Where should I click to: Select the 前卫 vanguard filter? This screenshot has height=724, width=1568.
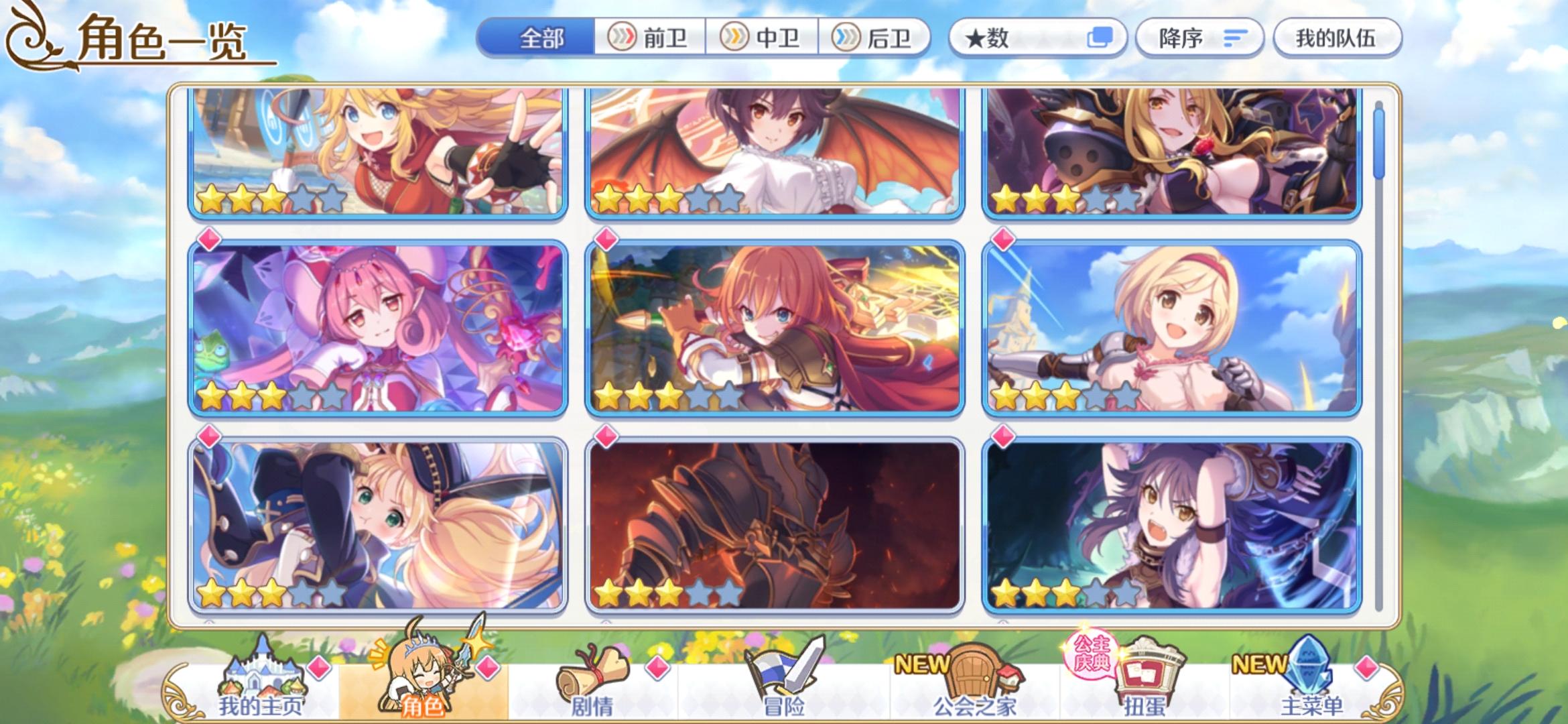(650, 38)
